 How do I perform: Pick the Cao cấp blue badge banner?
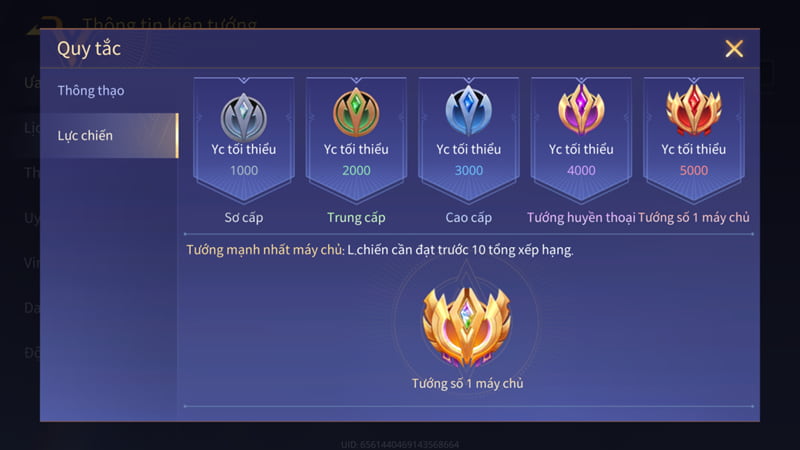click(468, 136)
